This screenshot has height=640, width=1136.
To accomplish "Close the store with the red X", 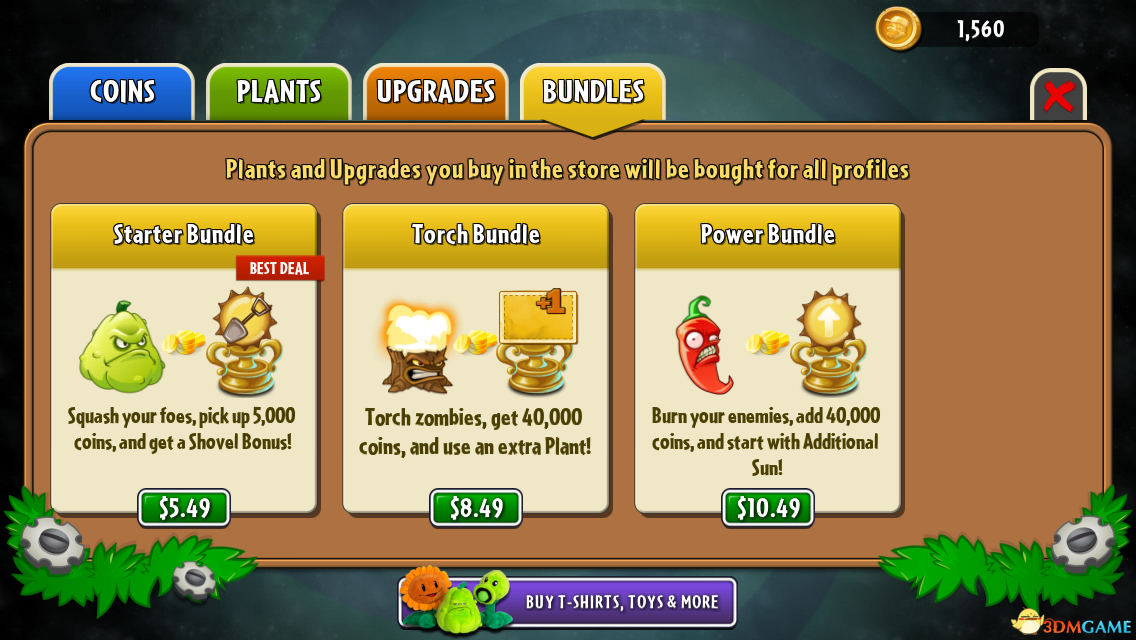I will click(1058, 97).
